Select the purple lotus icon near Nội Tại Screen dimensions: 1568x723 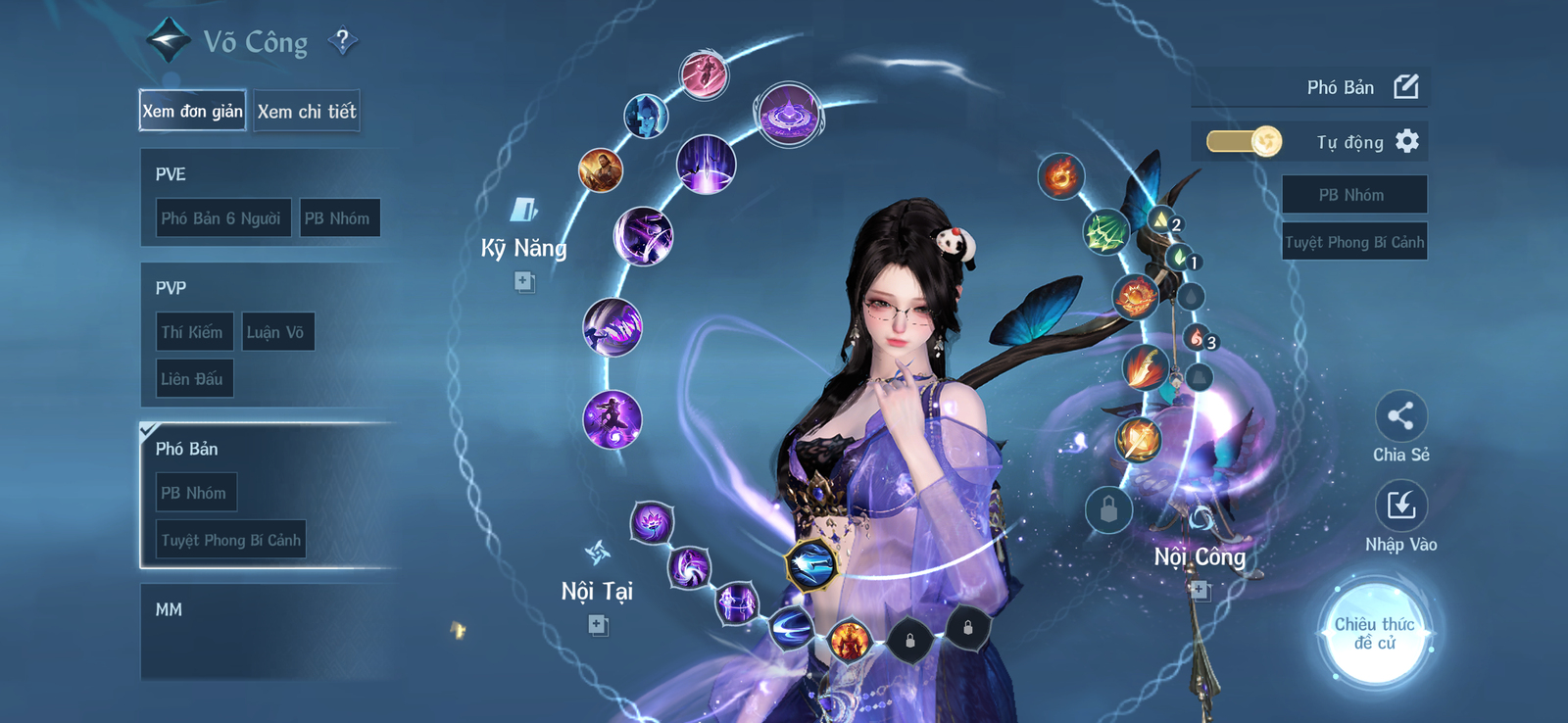tap(651, 524)
